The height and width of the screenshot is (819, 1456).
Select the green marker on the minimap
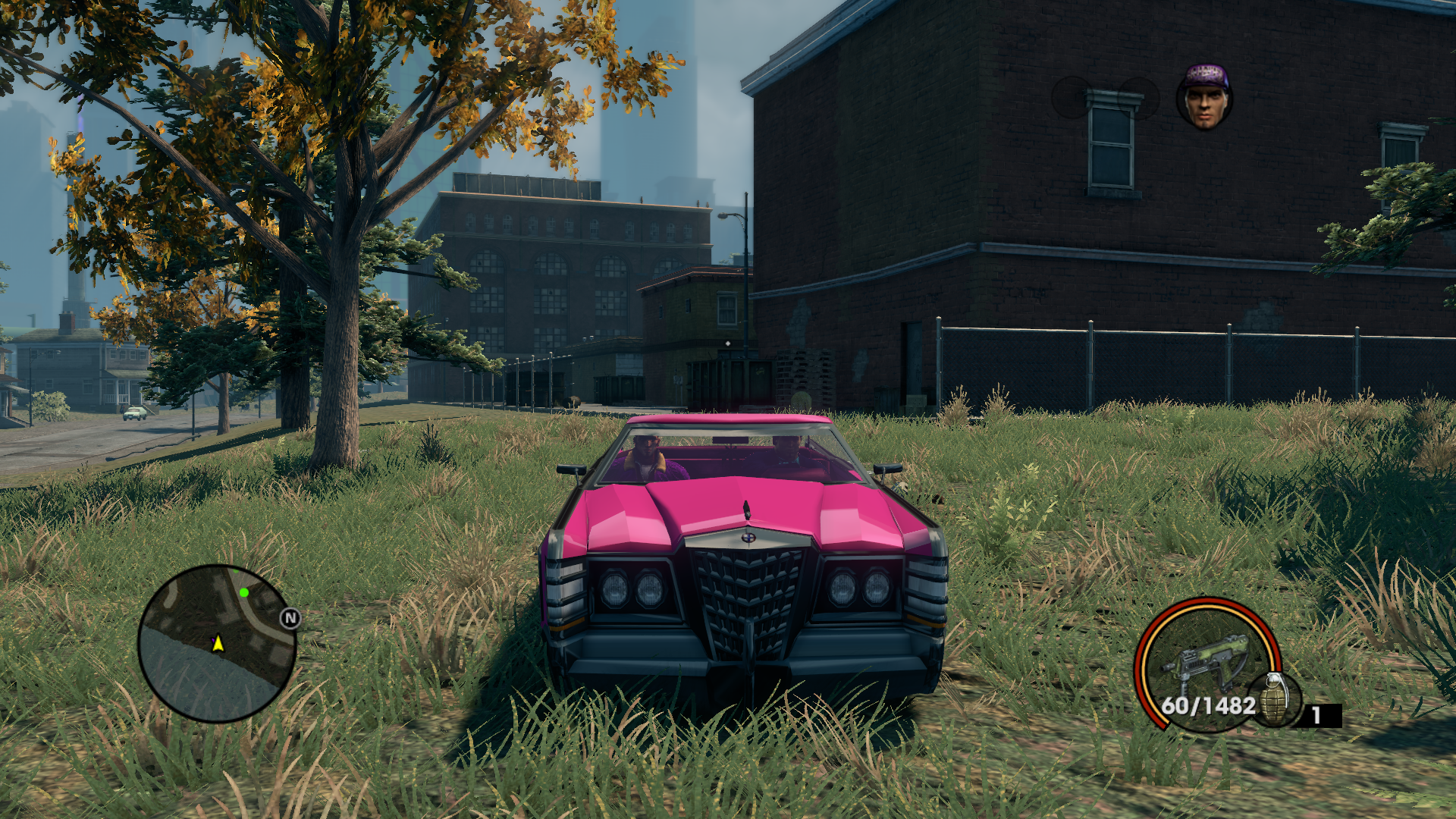(244, 592)
